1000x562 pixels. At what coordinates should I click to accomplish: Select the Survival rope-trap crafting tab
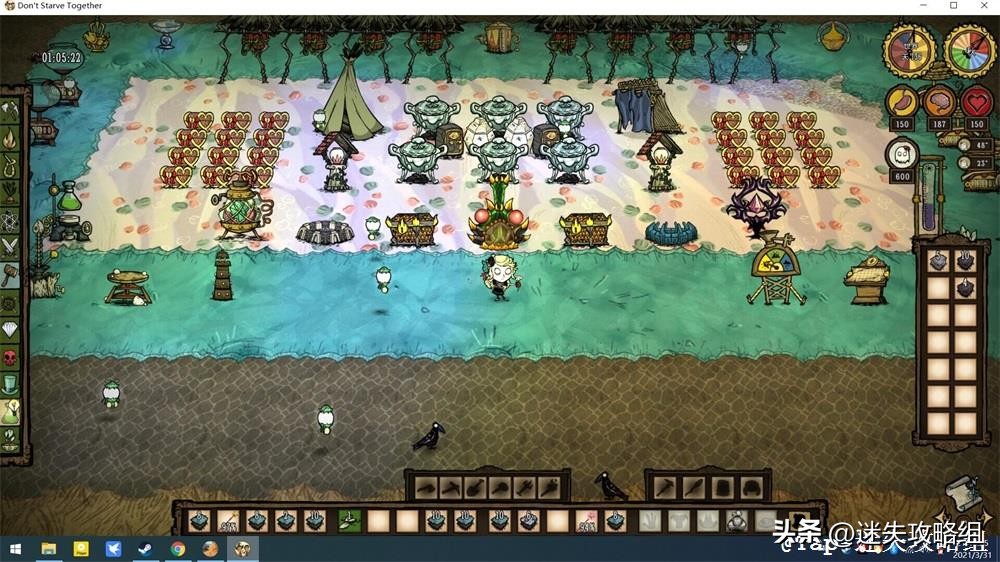[11, 163]
